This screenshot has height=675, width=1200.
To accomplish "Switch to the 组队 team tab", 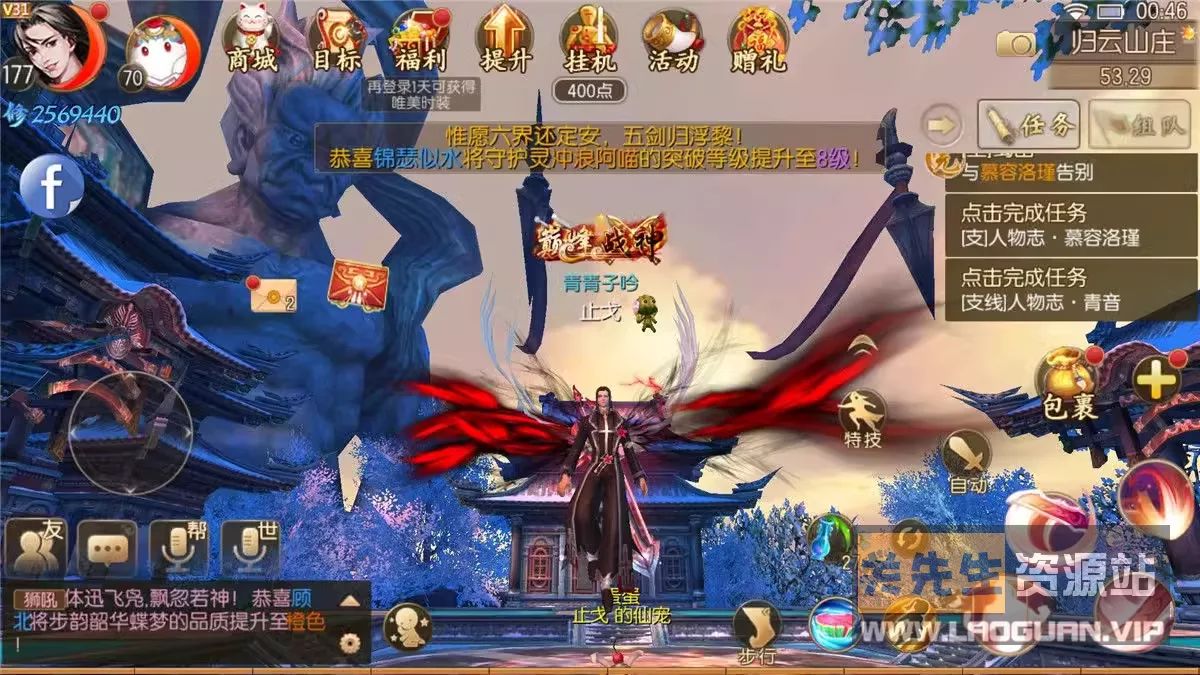I will pos(1142,124).
